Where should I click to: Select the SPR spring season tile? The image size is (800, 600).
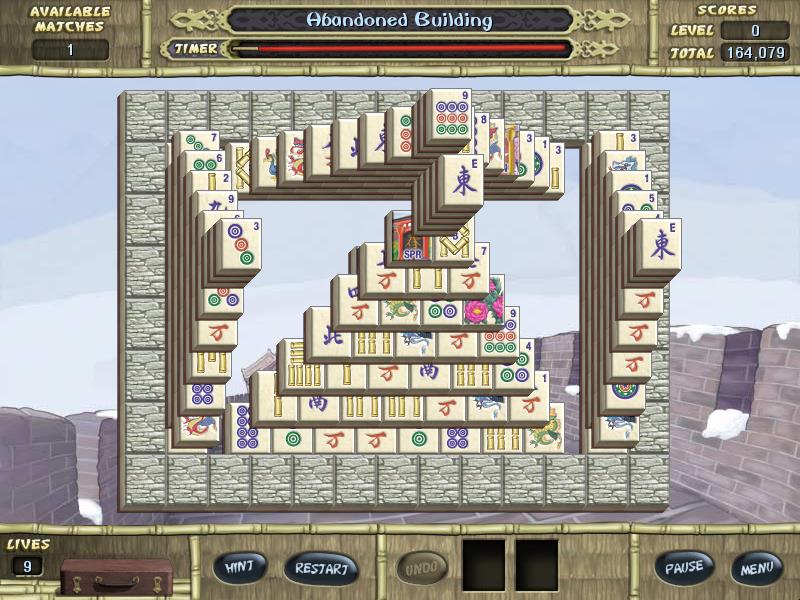[x=410, y=239]
